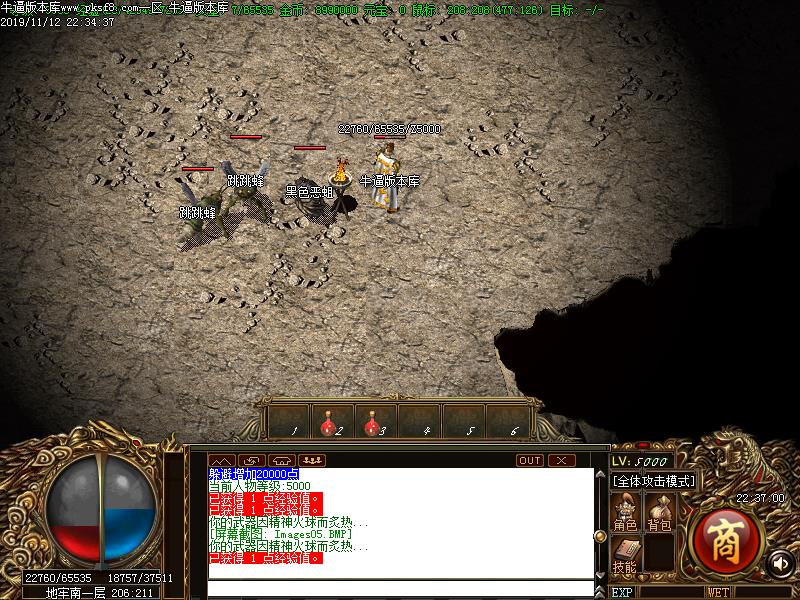Select the fourth chat channel button

click(311, 461)
